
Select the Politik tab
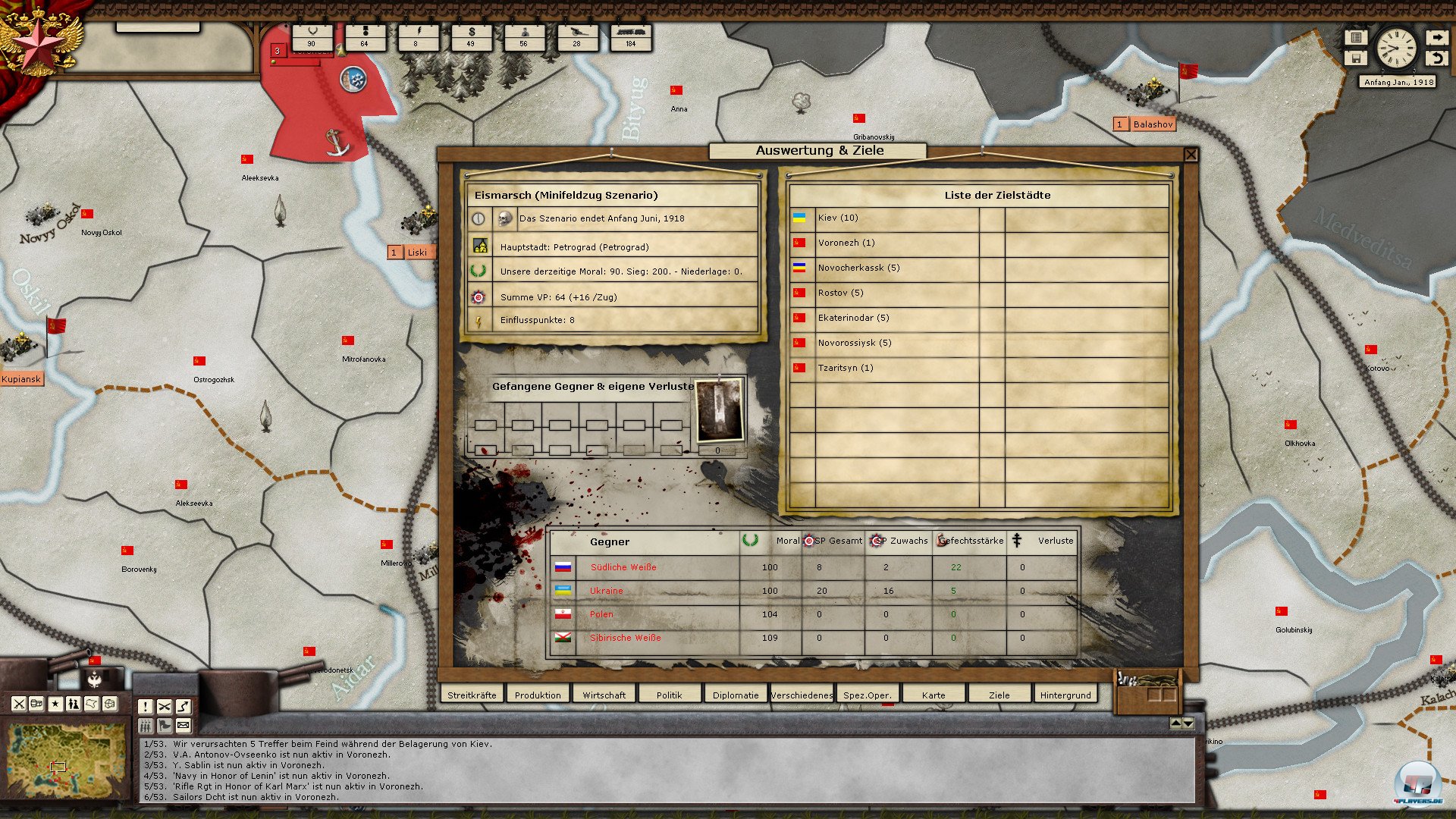click(x=669, y=695)
